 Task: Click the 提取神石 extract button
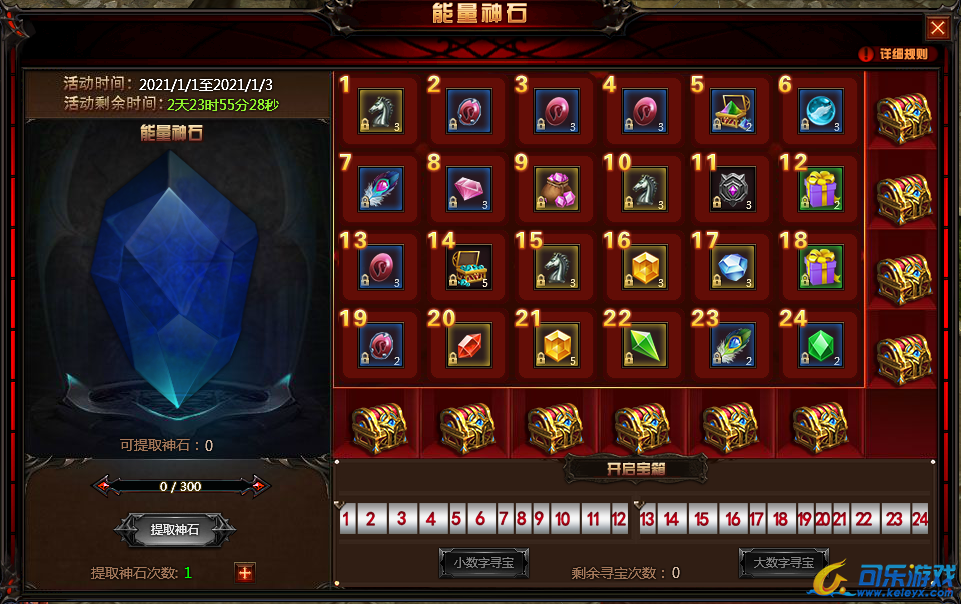tap(175, 530)
